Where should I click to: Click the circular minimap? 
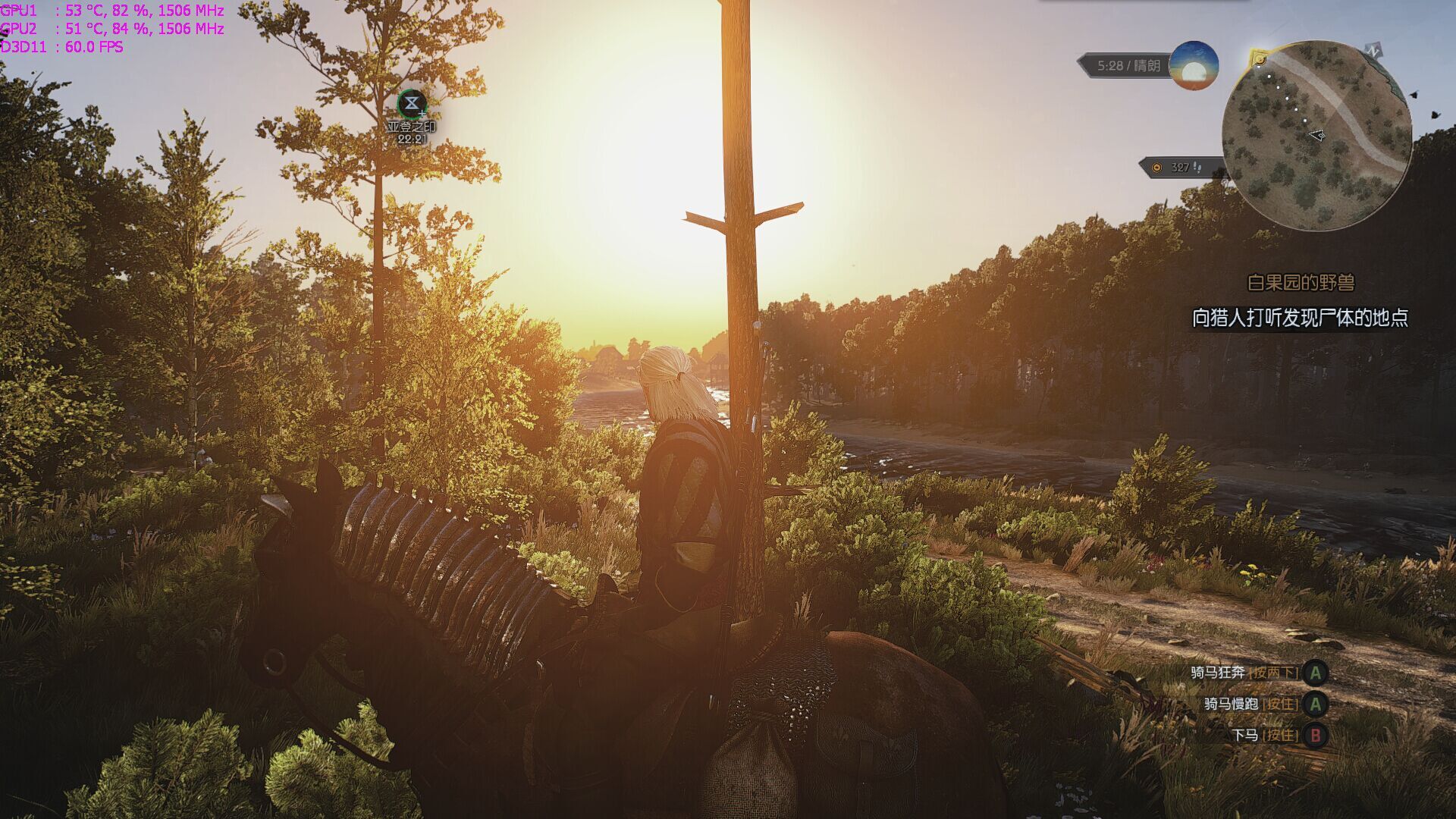pyautogui.click(x=1316, y=135)
